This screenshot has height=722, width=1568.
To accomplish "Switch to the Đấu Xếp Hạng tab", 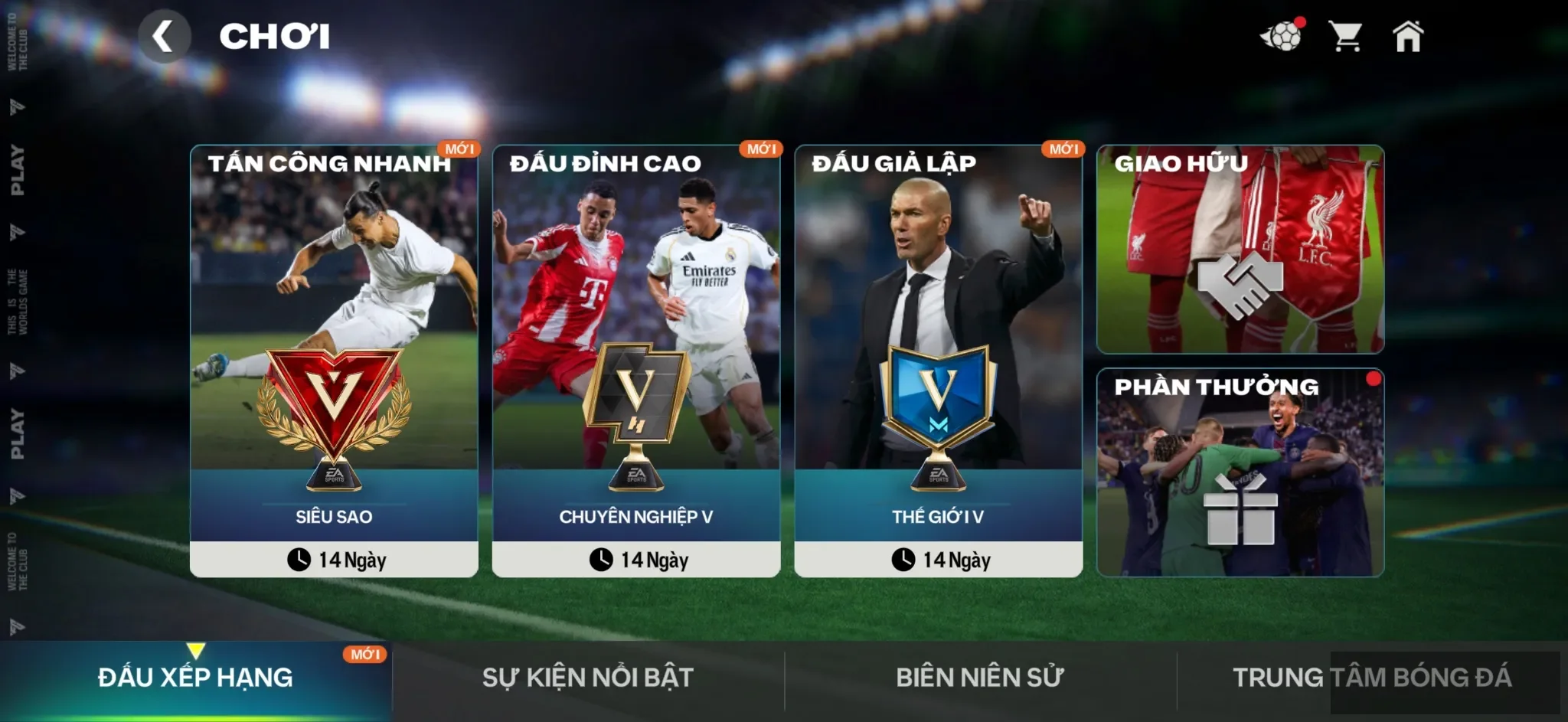I will pyautogui.click(x=195, y=678).
